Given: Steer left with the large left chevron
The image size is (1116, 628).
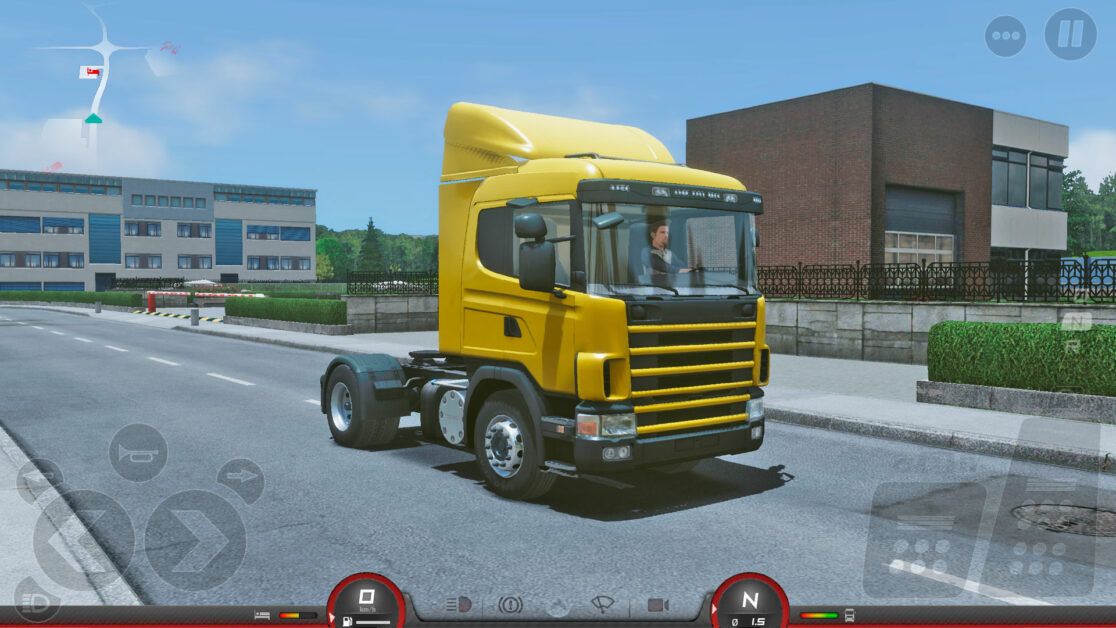Looking at the screenshot, I should click(x=83, y=540).
